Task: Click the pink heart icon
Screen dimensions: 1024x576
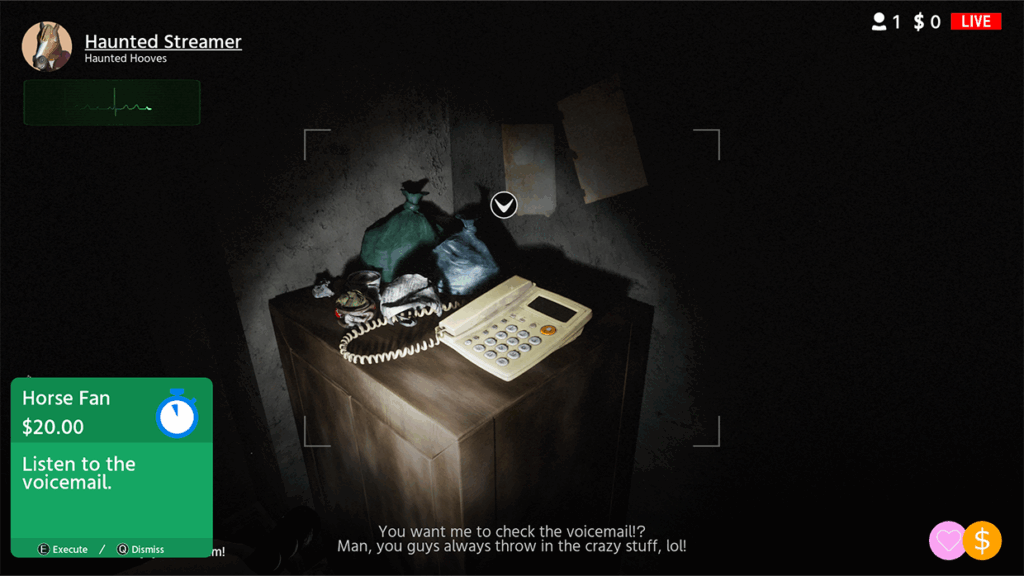Action: (x=947, y=541)
